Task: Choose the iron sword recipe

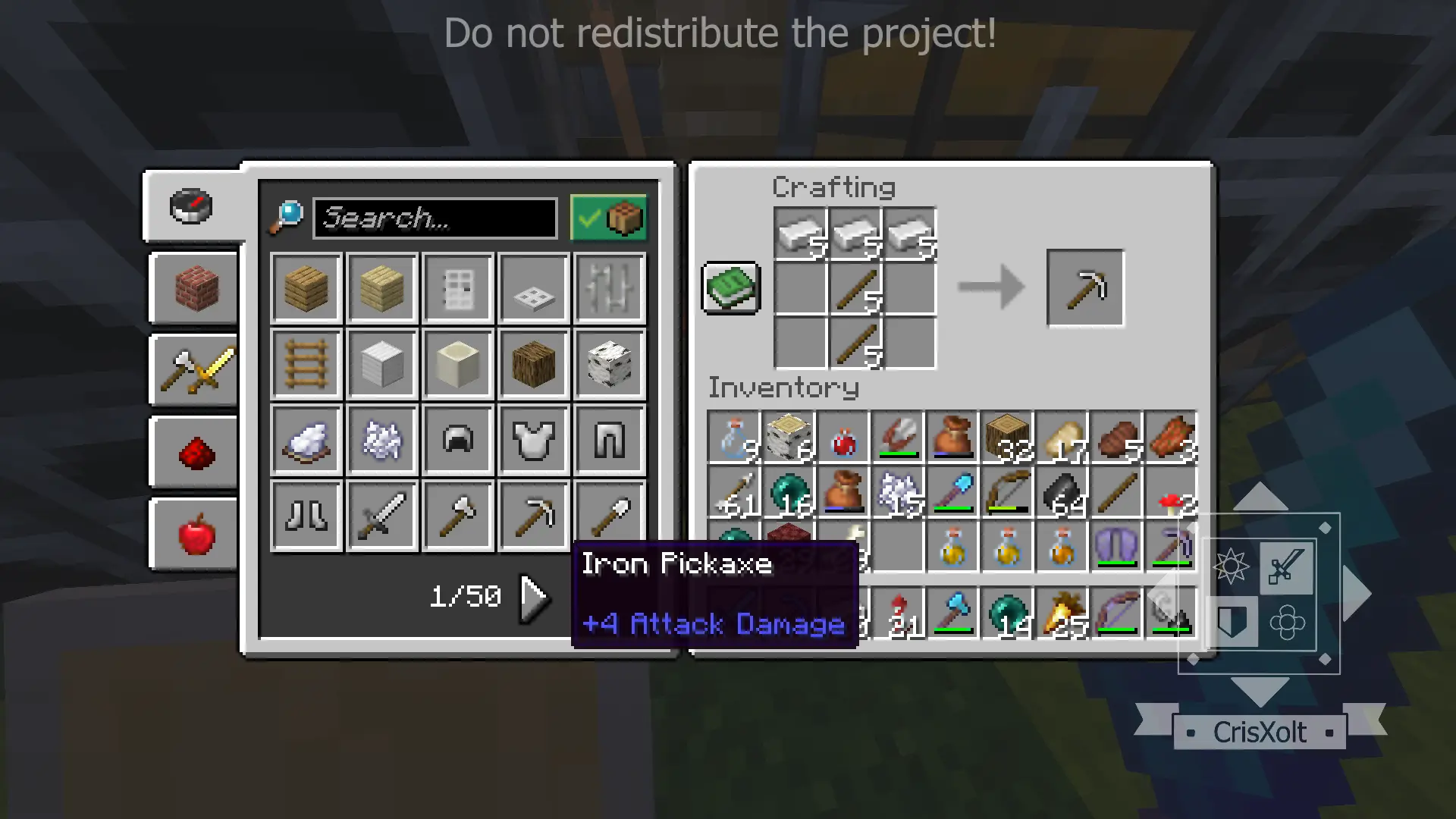Action: [x=382, y=516]
